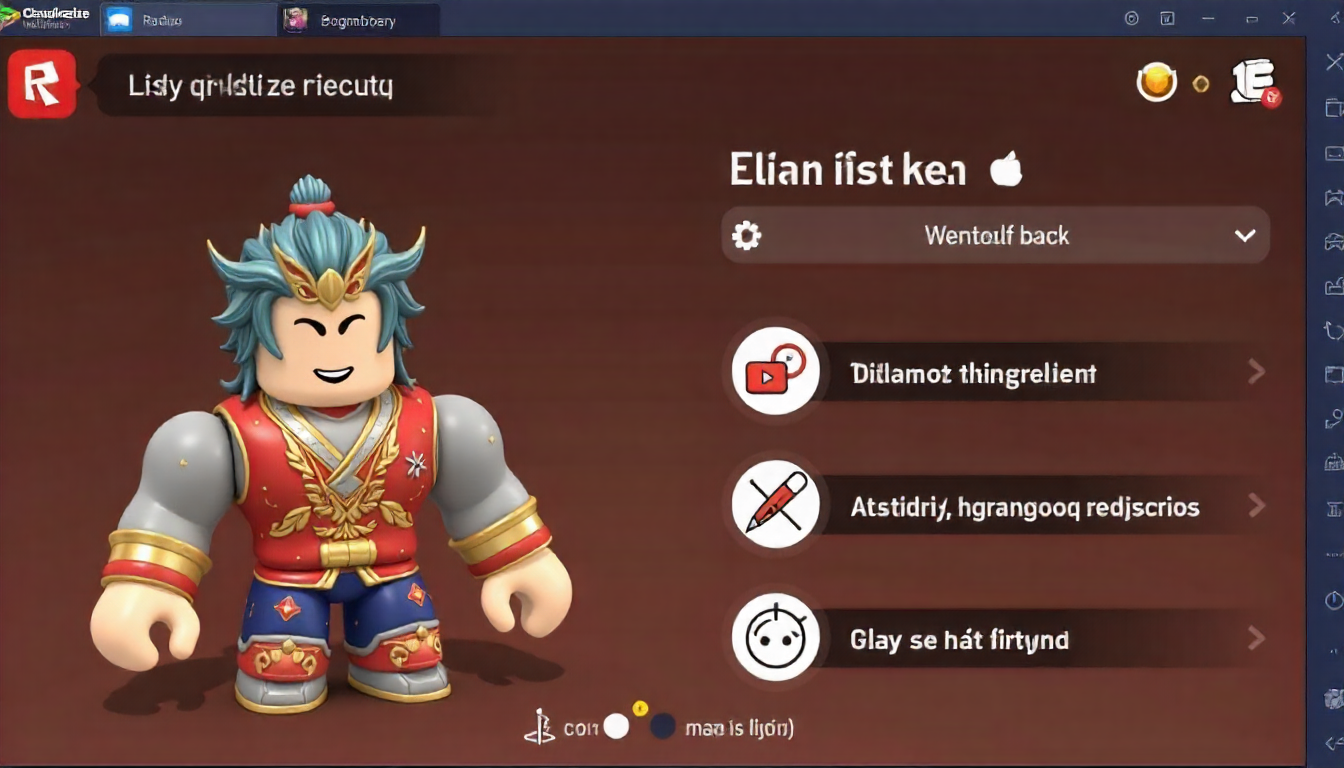Close the emulator window
The image size is (1344, 768).
tap(1289, 18)
